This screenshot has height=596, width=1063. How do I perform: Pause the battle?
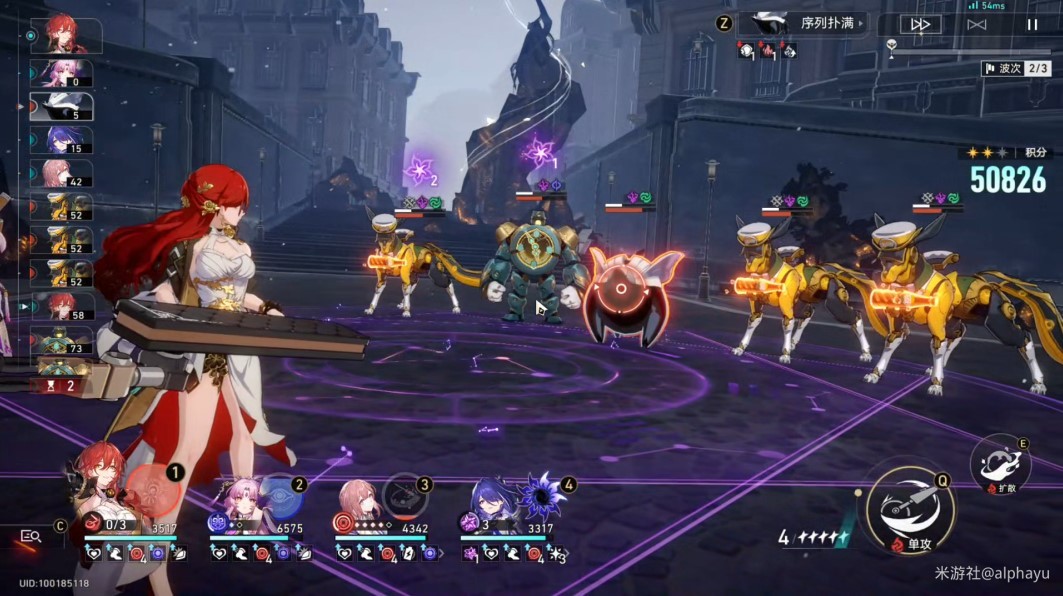[1032, 24]
